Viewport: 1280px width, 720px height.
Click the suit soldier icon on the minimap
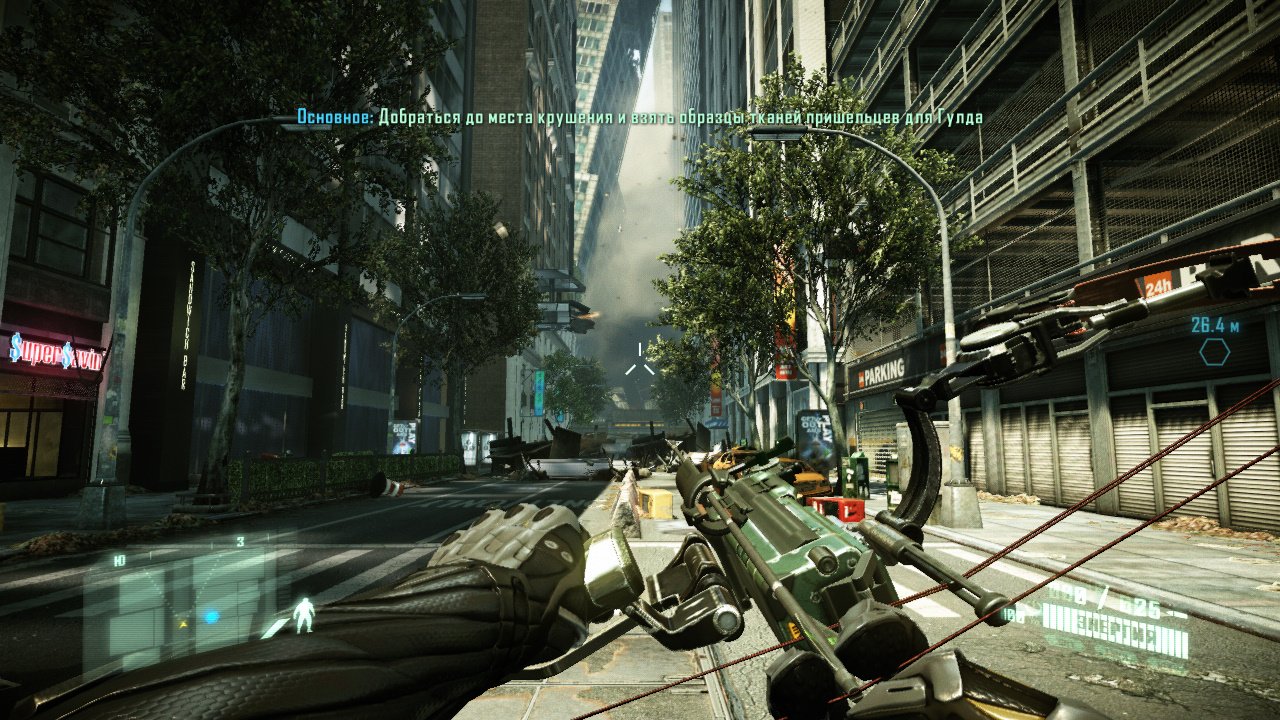pyautogui.click(x=305, y=614)
